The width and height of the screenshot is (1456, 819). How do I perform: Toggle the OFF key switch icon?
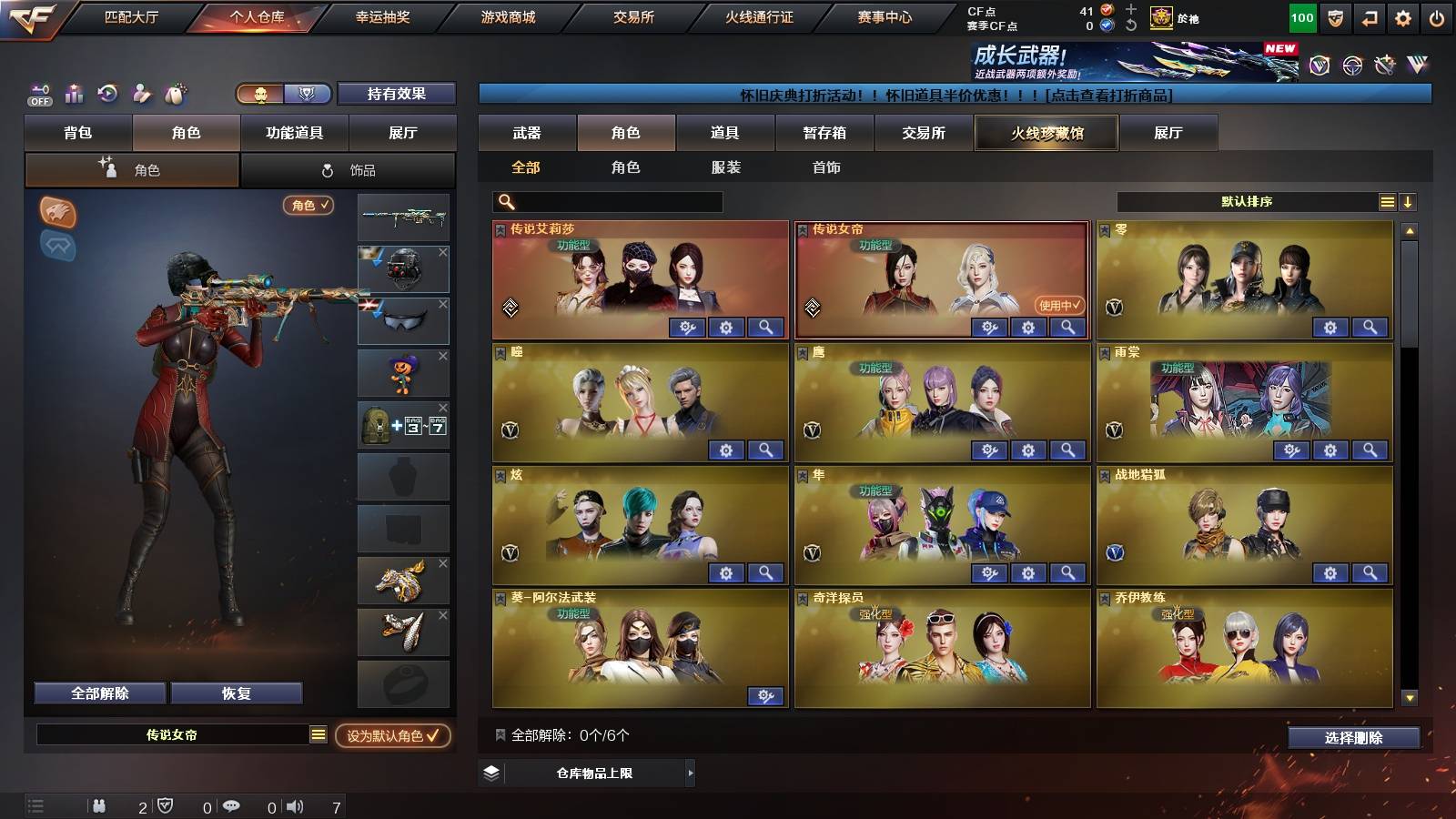[x=38, y=94]
